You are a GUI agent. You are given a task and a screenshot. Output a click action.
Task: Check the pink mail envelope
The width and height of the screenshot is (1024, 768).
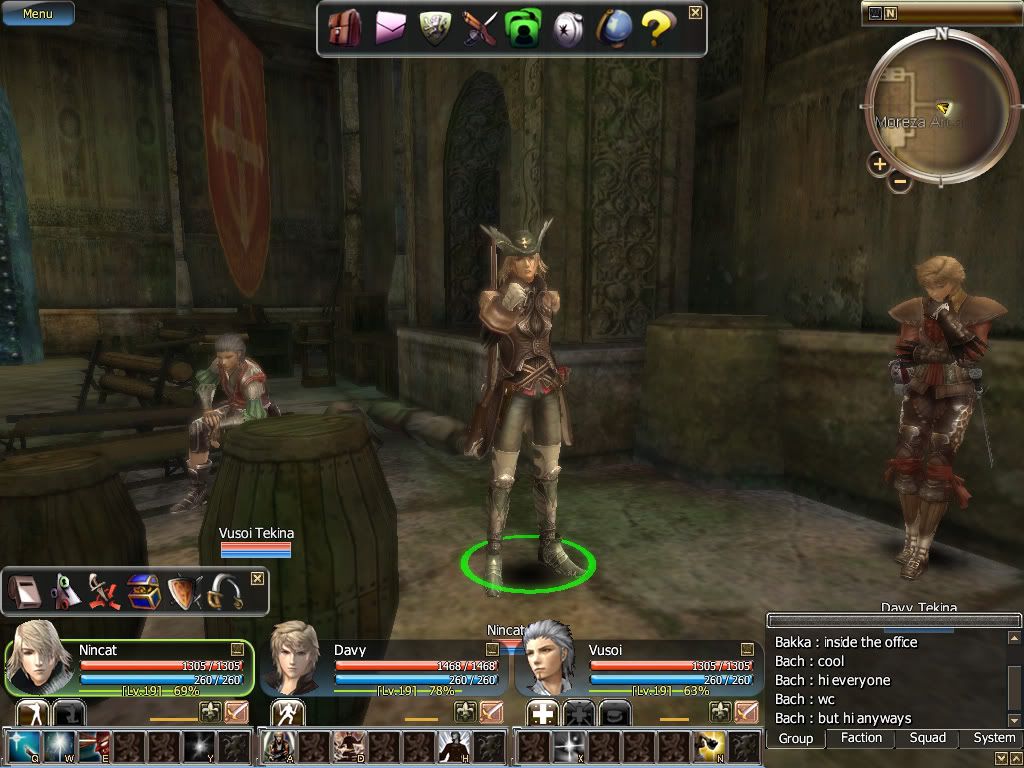pyautogui.click(x=390, y=28)
